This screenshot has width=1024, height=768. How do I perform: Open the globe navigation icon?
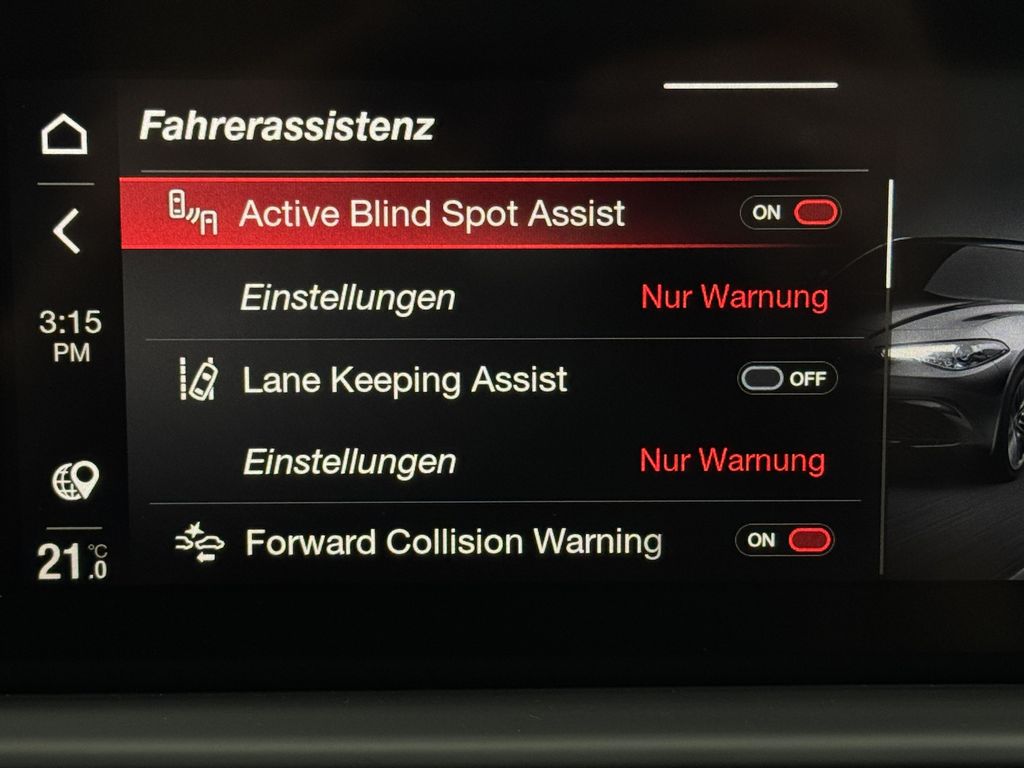click(x=75, y=481)
